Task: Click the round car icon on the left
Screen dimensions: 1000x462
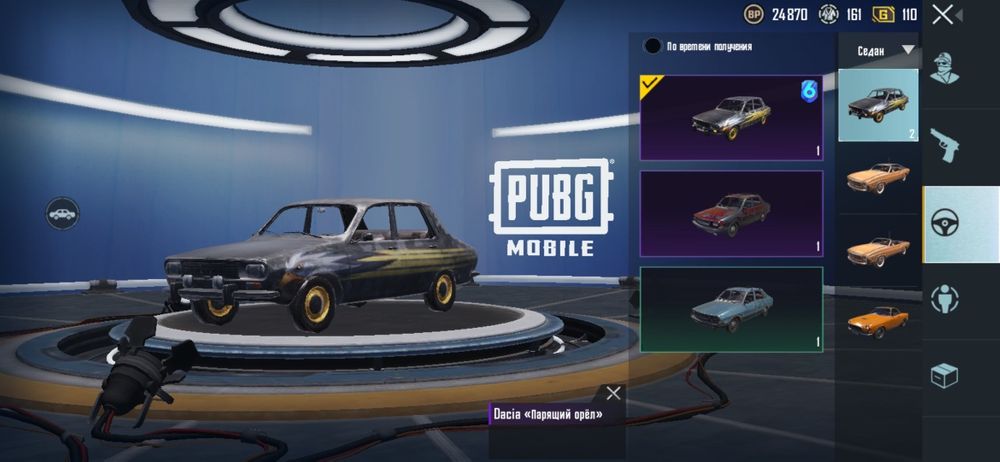Action: click(62, 213)
